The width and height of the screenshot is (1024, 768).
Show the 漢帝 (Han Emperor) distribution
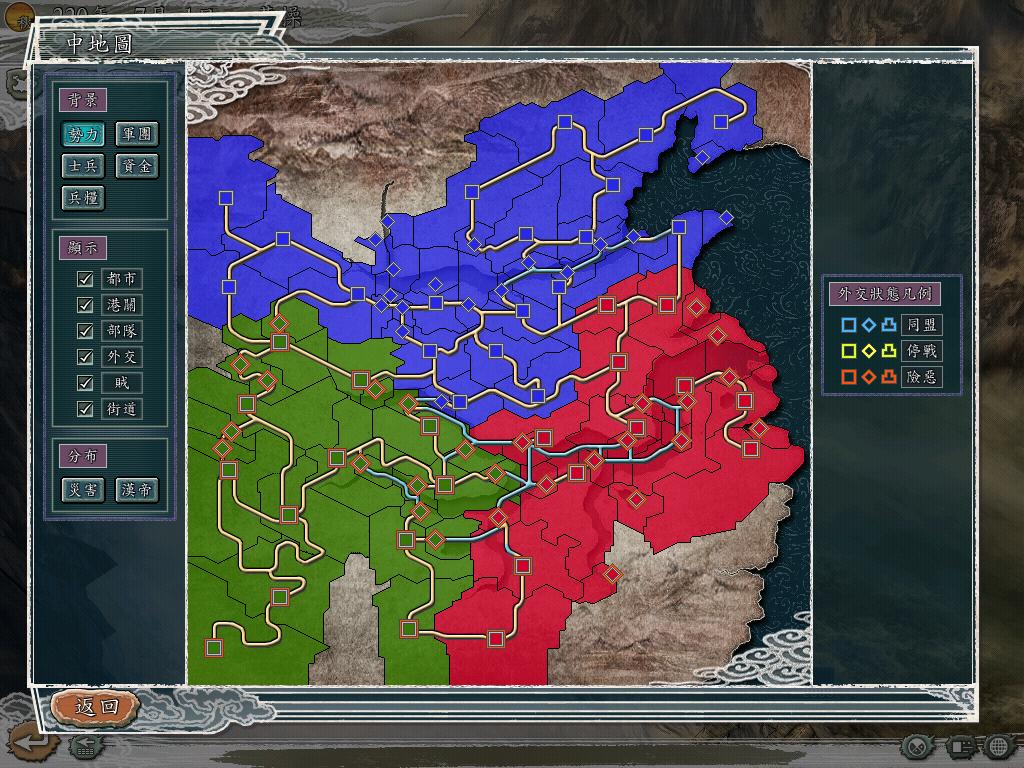click(137, 490)
